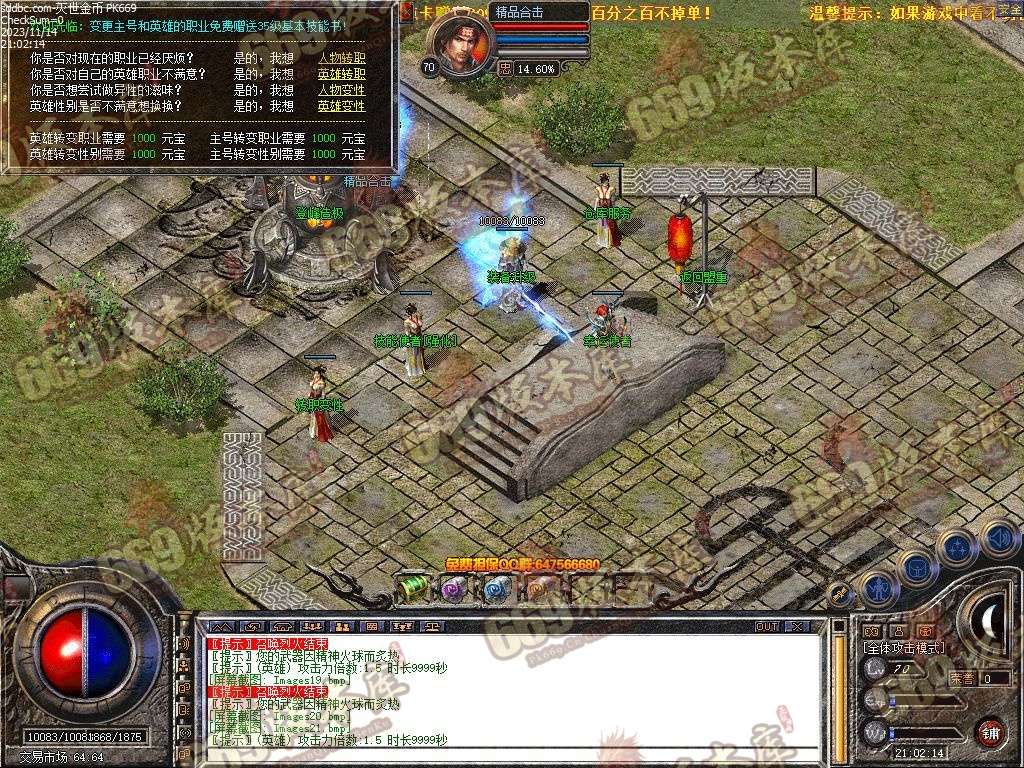
Task: Switch the 全体攻击模式 attack mode label
Action: pyautogui.click(x=903, y=649)
